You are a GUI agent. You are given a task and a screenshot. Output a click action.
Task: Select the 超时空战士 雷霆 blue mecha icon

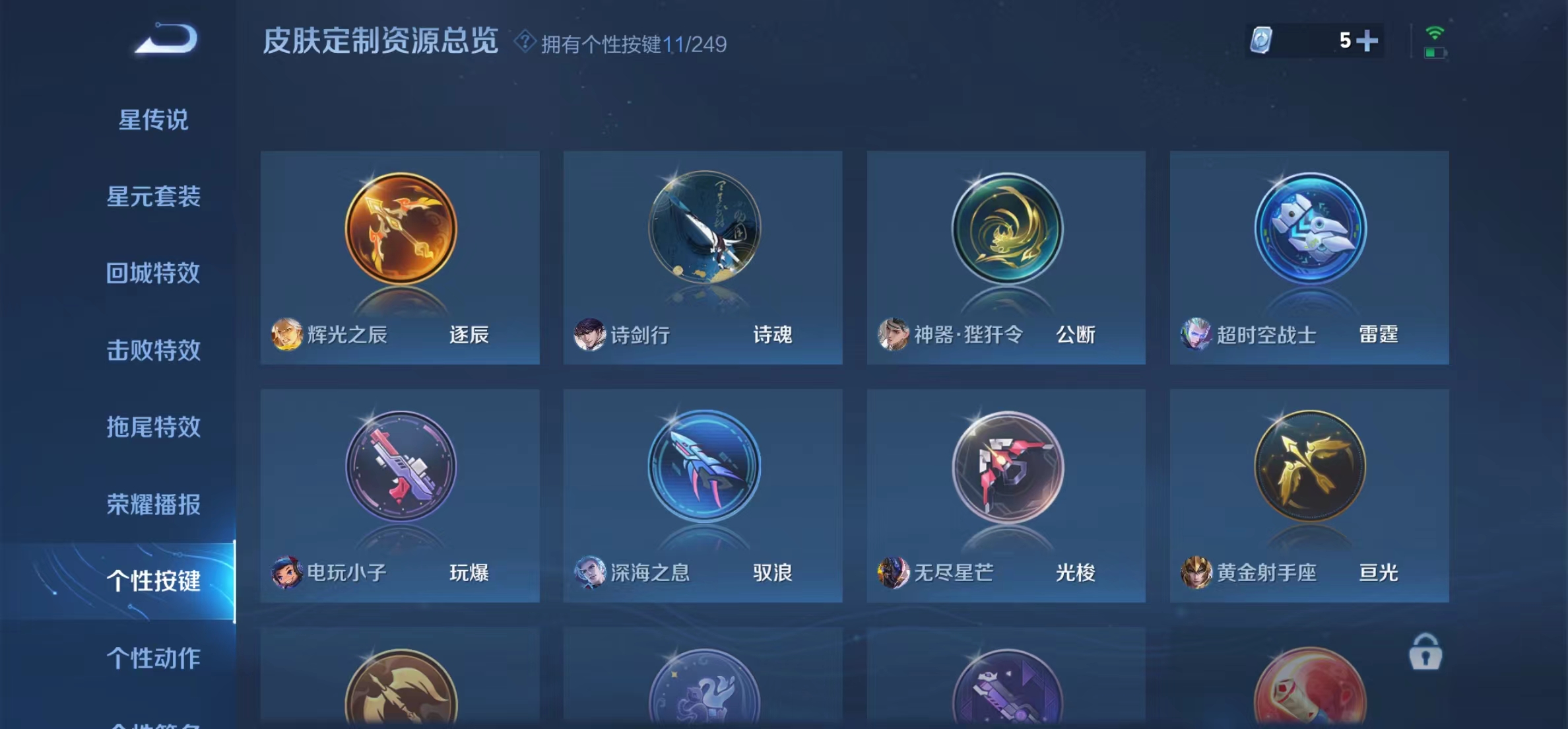tap(1308, 231)
